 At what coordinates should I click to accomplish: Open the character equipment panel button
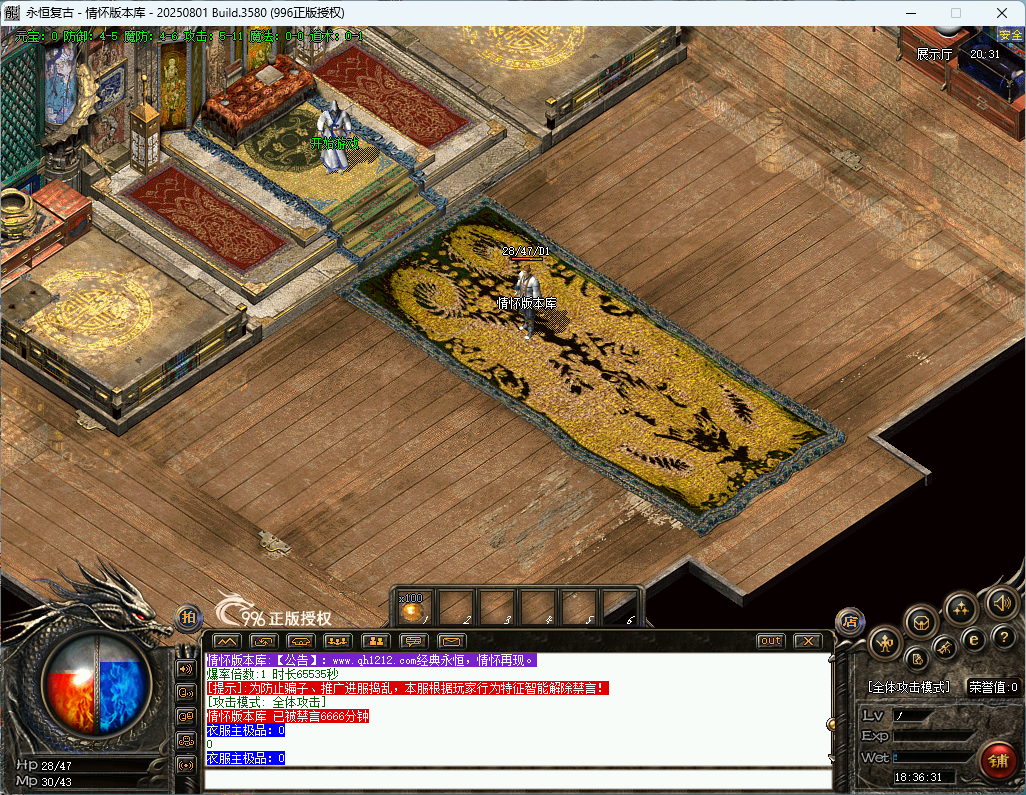point(884,642)
